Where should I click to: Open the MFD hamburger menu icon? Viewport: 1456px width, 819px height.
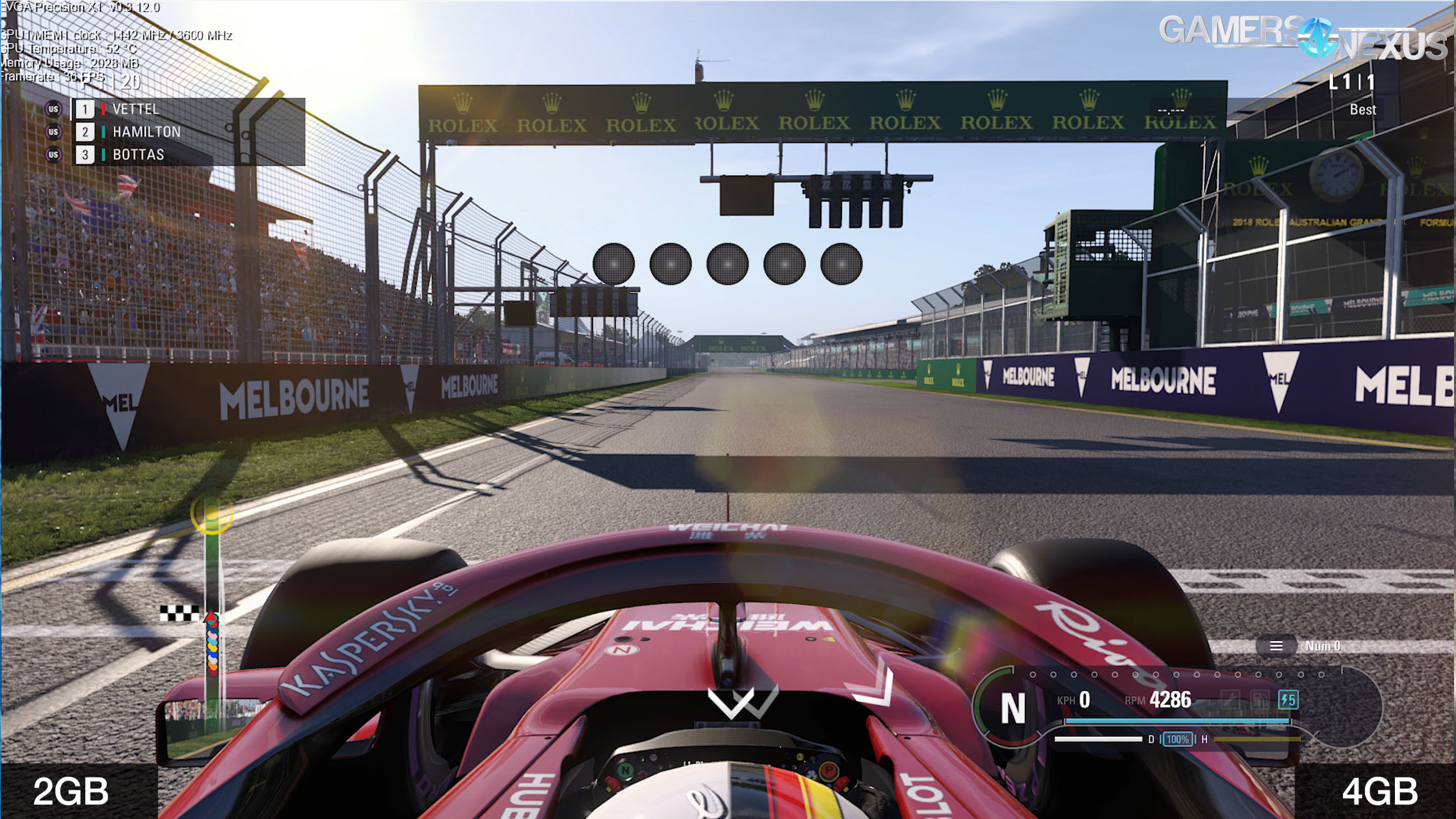pyautogui.click(x=1275, y=646)
